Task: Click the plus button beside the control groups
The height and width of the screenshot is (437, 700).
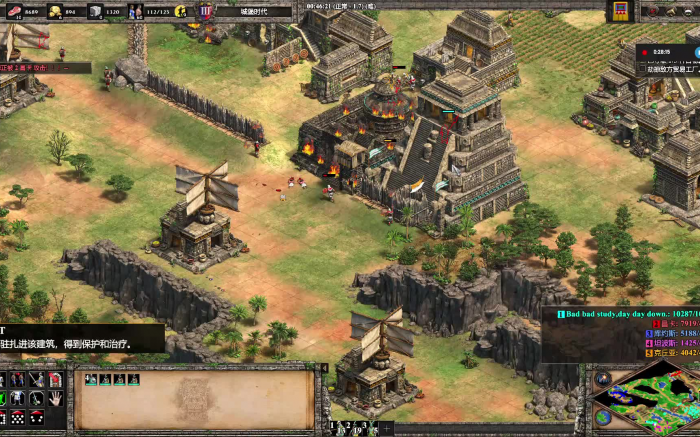Action: point(386,428)
